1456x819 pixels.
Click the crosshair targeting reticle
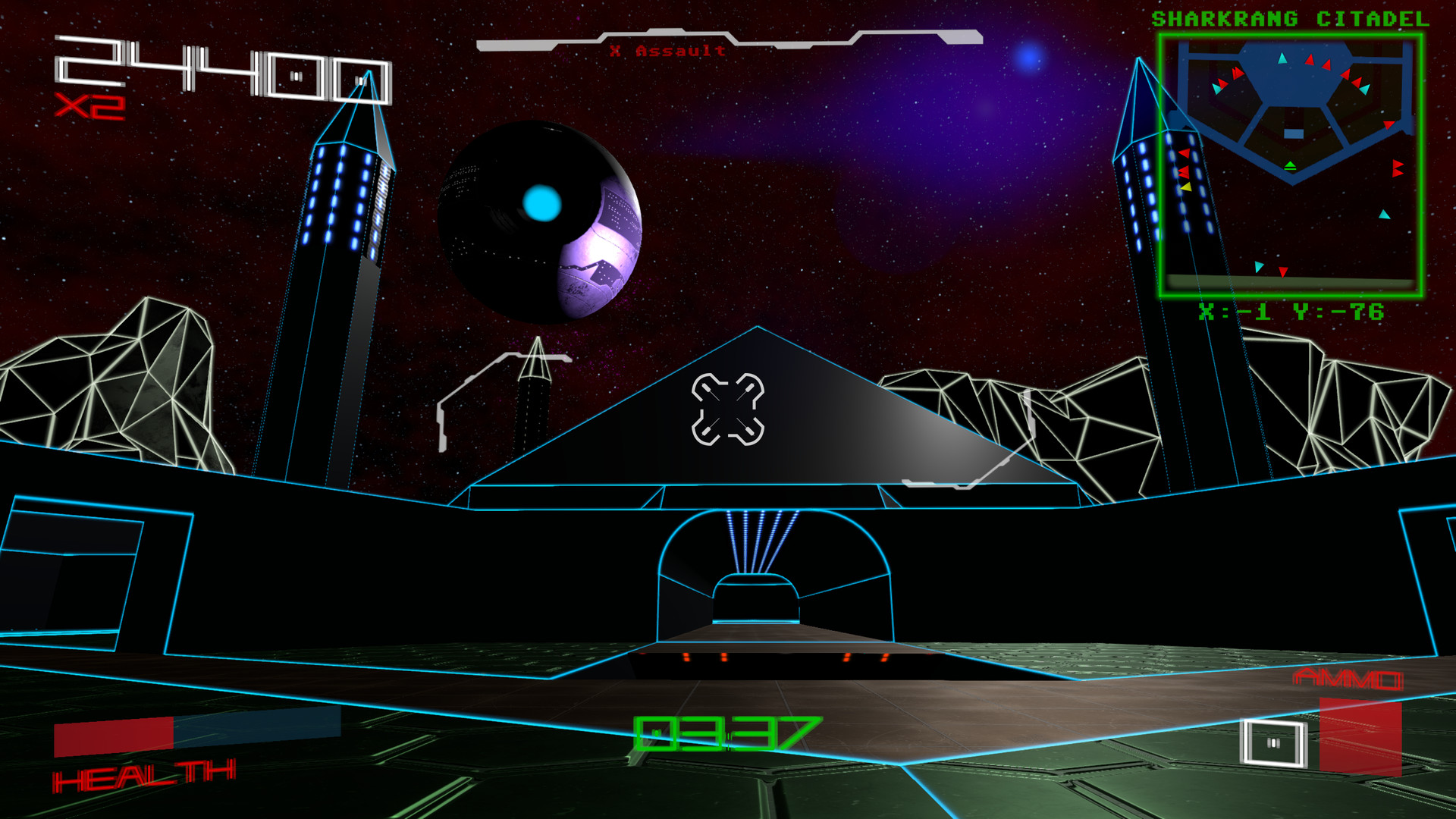[x=728, y=409]
